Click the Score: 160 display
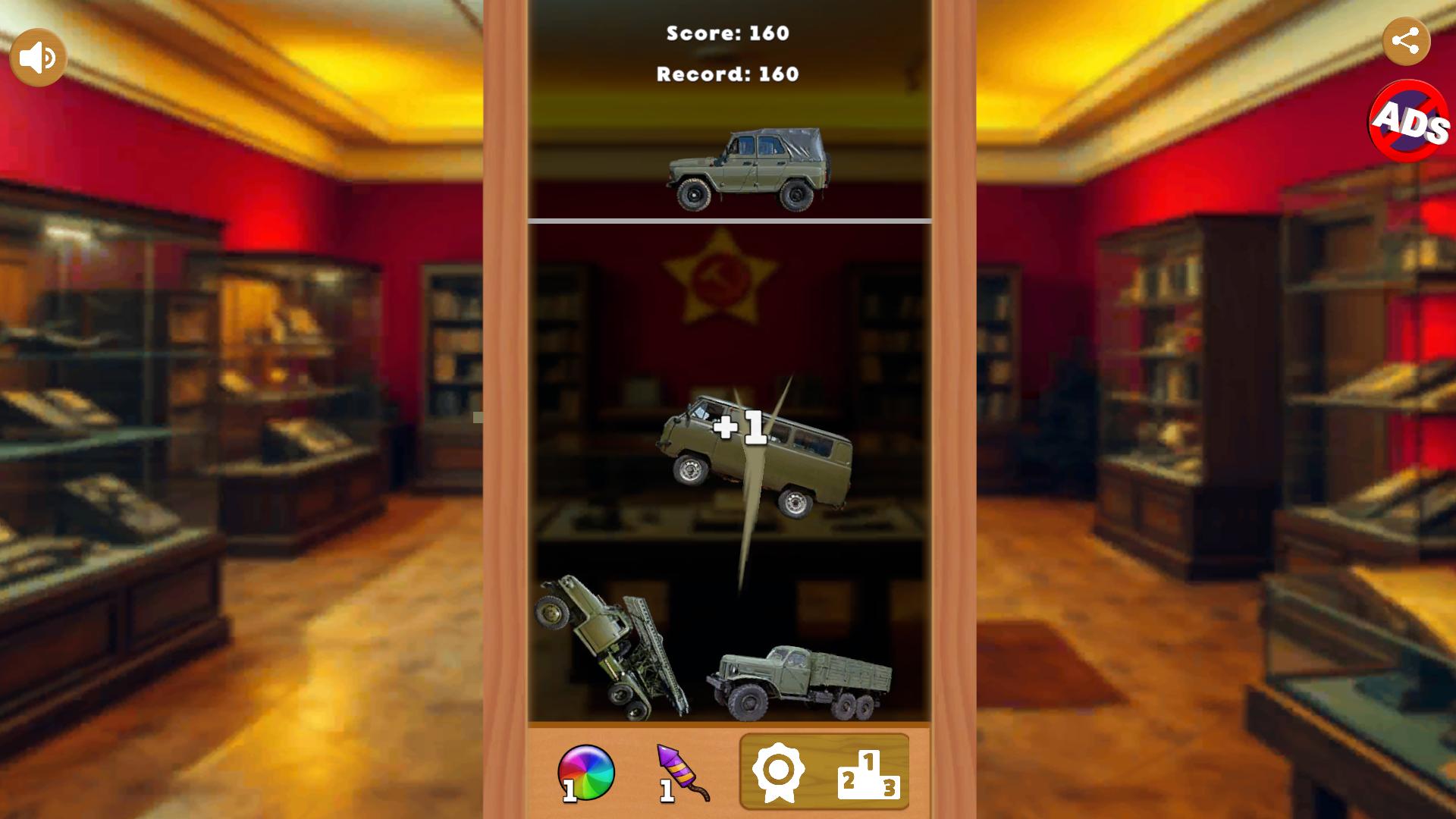The width and height of the screenshot is (1456, 819). (x=726, y=33)
